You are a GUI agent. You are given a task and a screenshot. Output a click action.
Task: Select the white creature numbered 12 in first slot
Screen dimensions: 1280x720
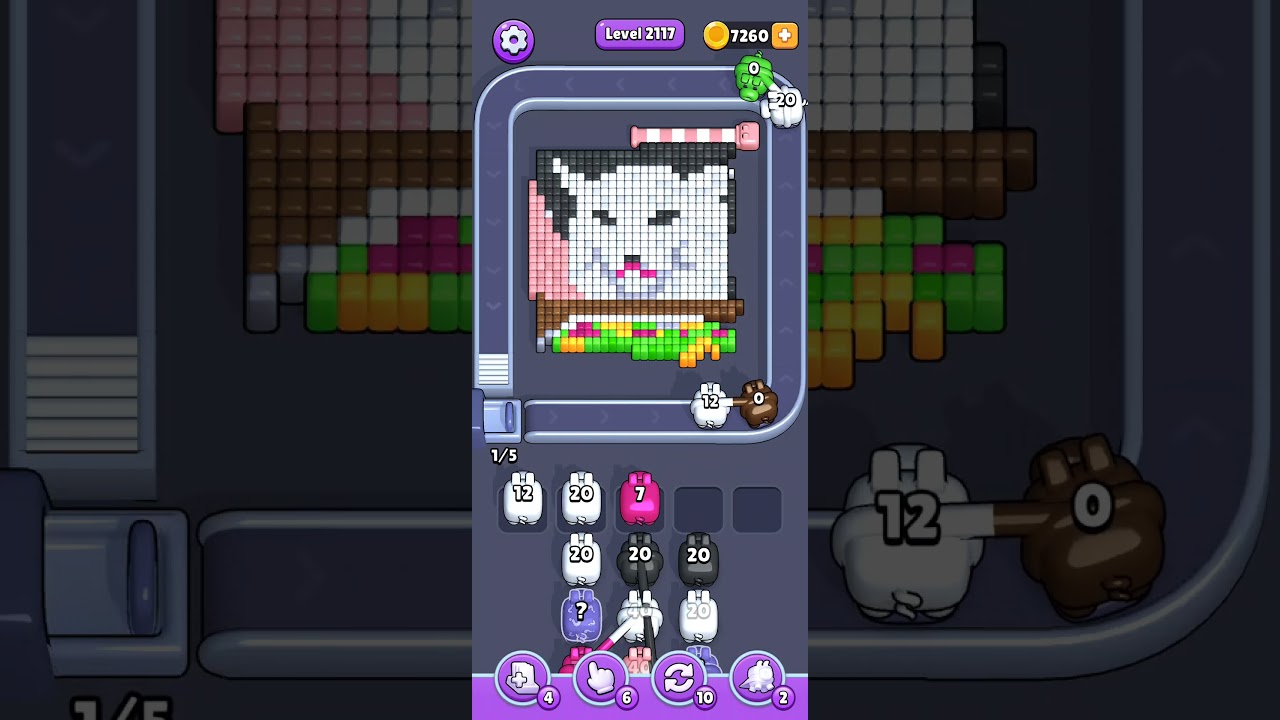pos(522,500)
